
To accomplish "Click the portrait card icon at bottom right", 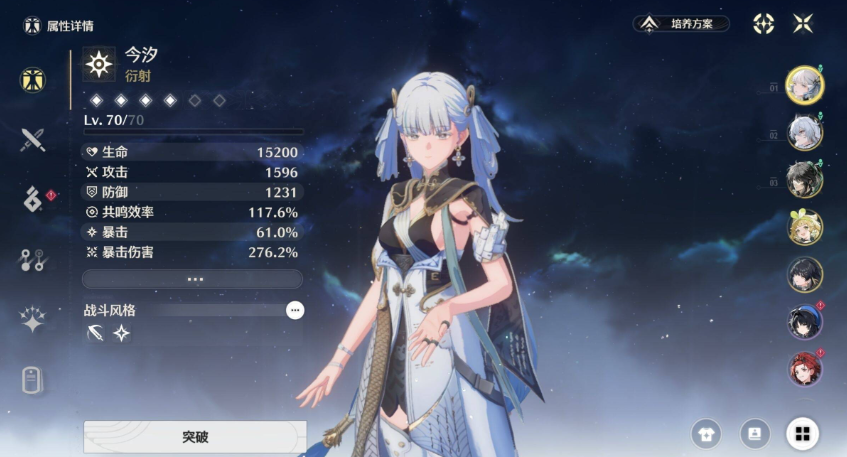I will (754, 433).
